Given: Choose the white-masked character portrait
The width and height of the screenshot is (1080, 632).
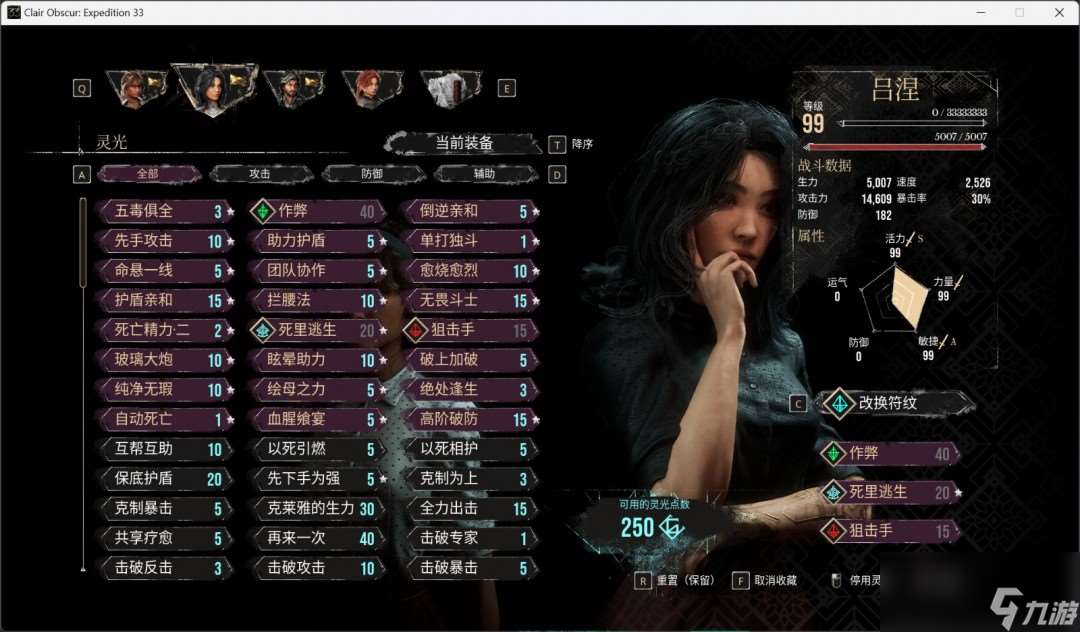Looking at the screenshot, I should (x=448, y=88).
